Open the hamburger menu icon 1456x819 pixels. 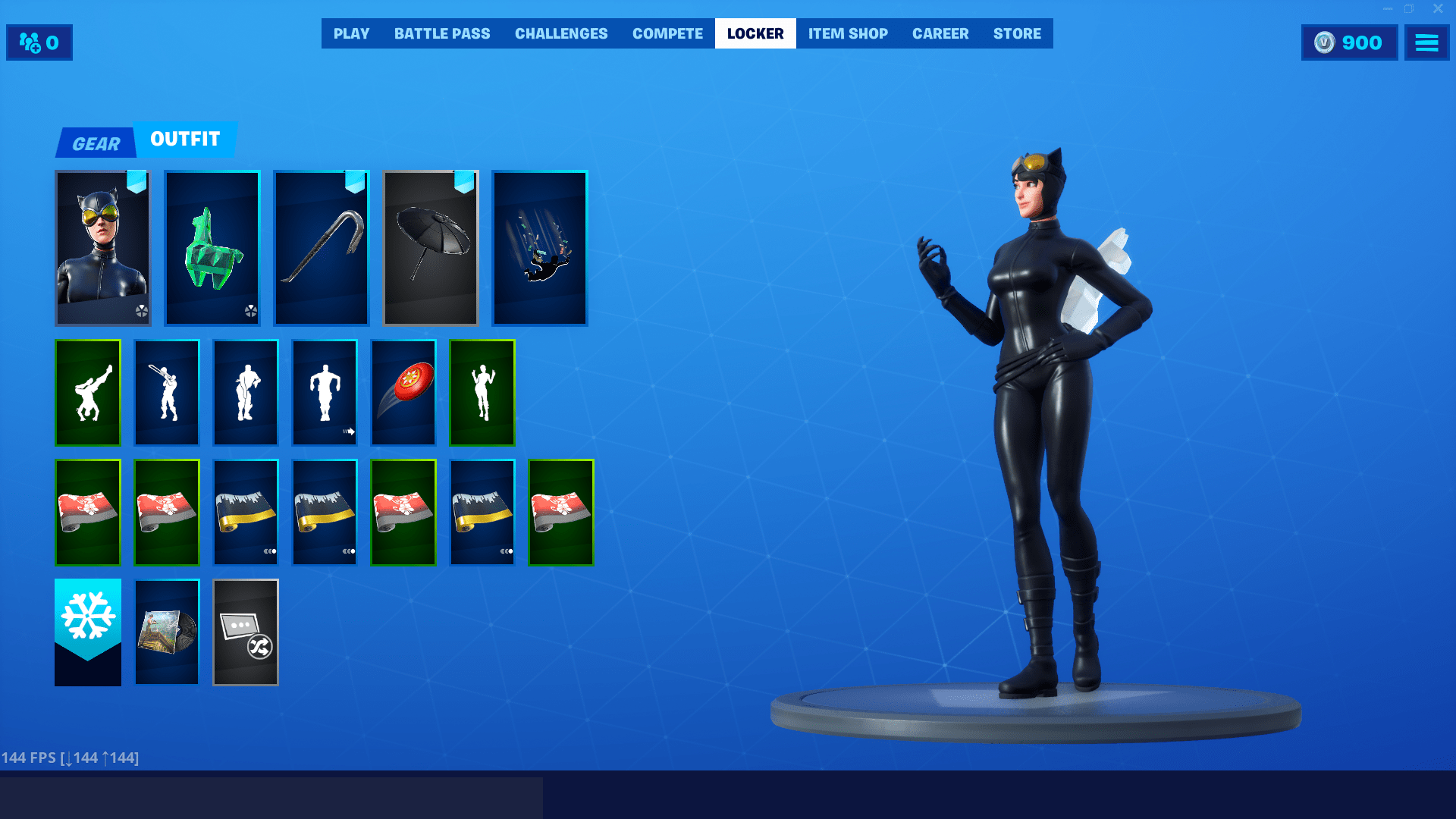pos(1427,42)
